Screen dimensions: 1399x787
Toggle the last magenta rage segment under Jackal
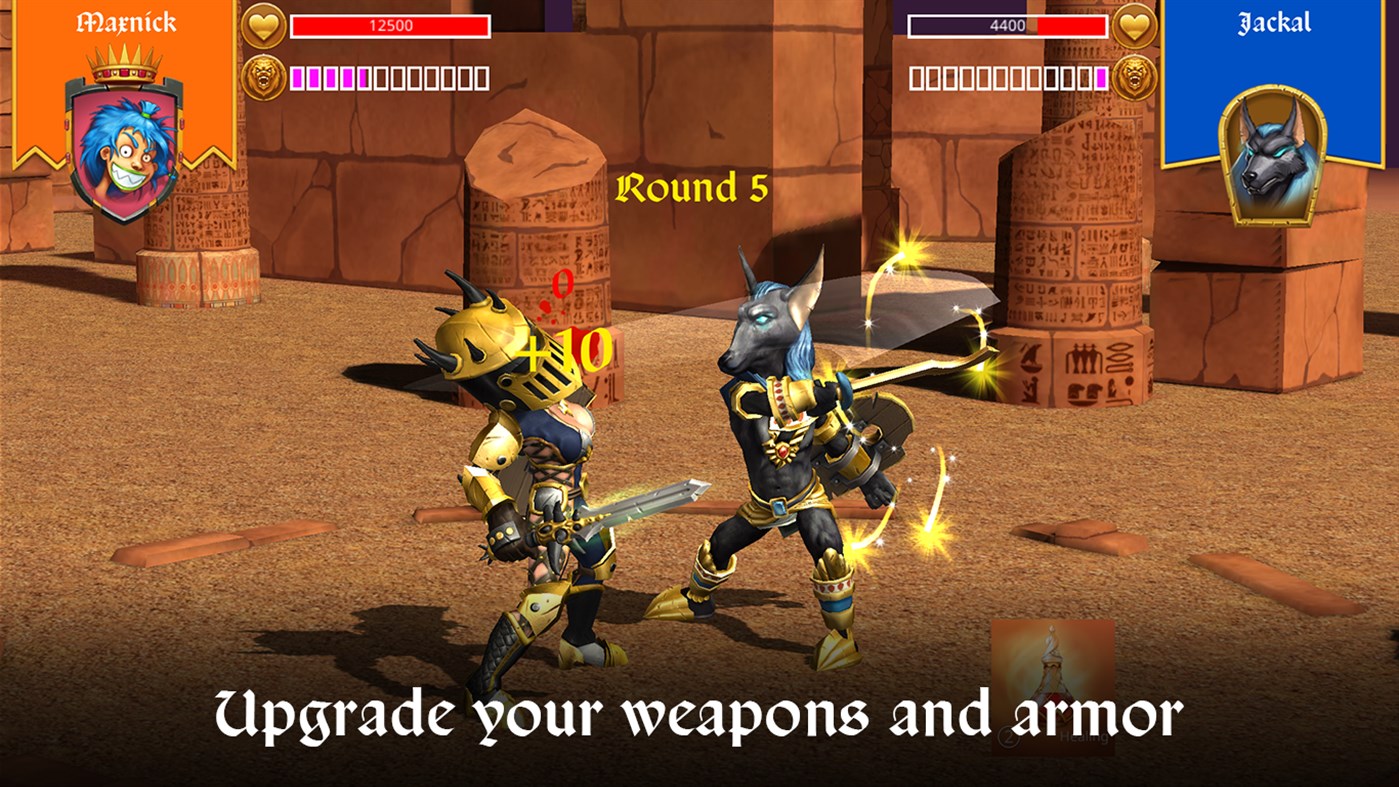1102,77
